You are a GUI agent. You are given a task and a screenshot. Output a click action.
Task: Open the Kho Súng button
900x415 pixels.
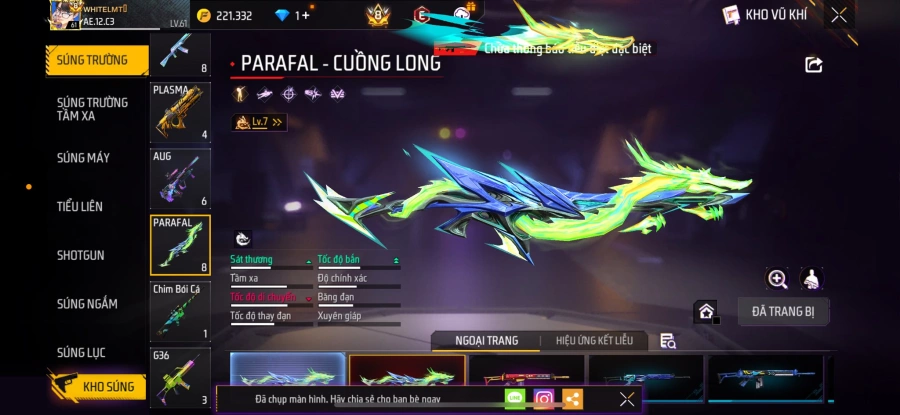click(98, 386)
